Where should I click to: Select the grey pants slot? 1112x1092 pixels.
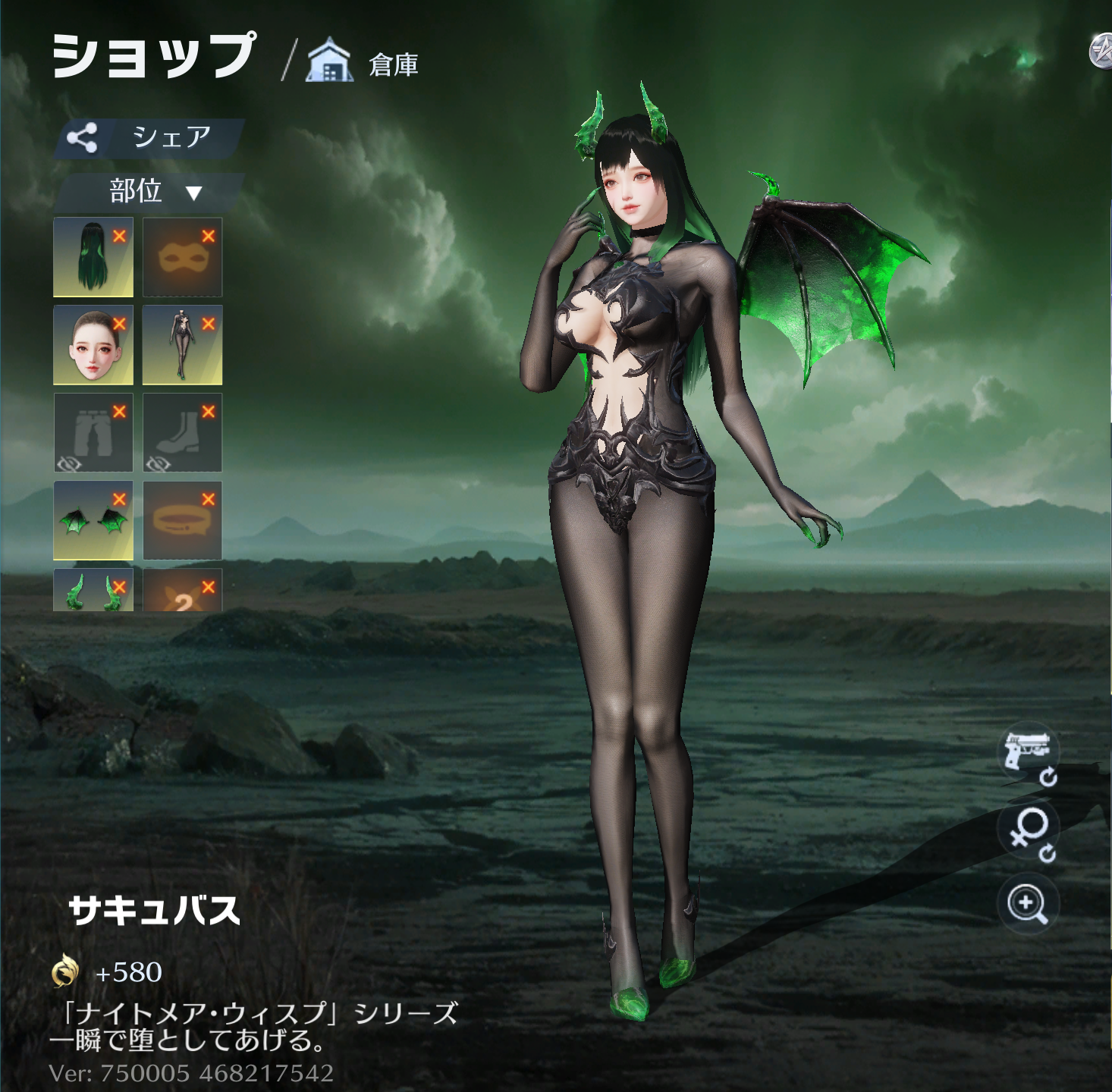pyautogui.click(x=93, y=433)
